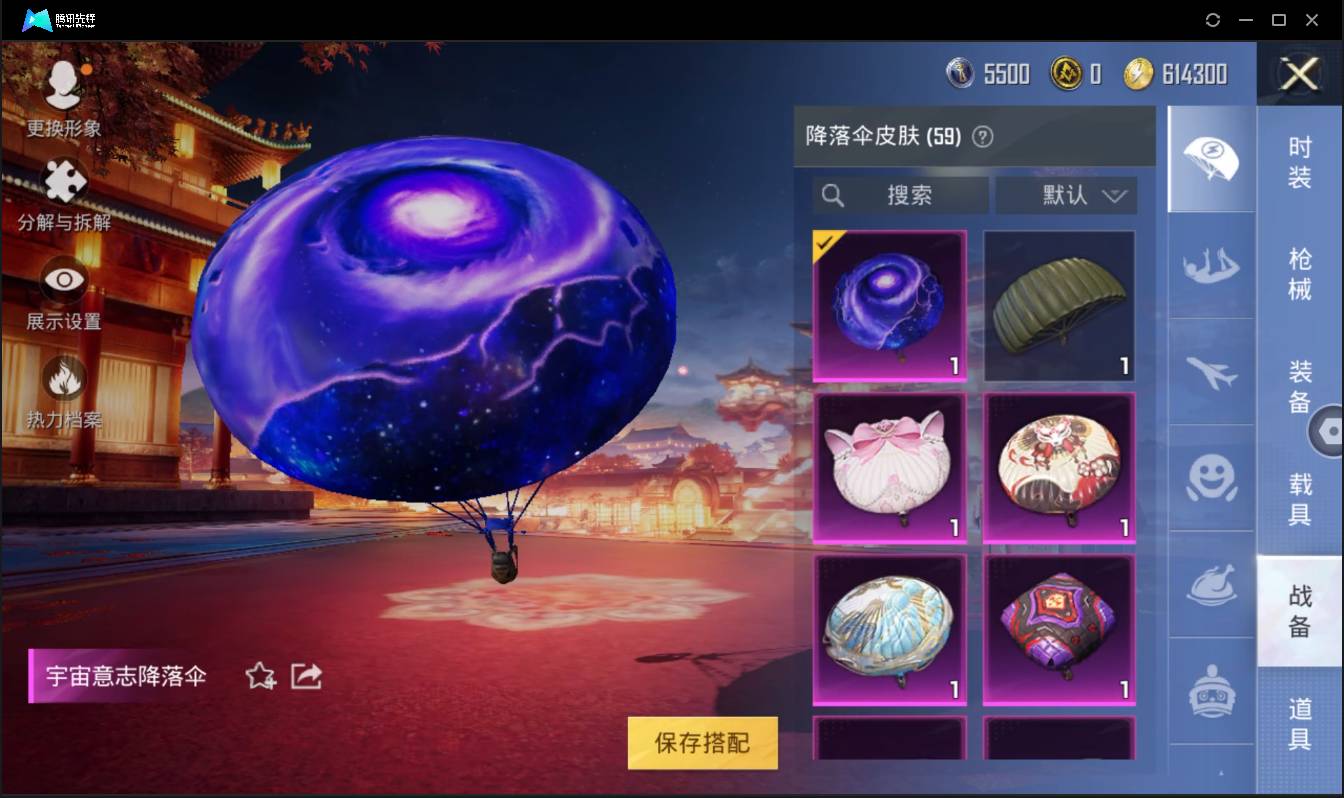The height and width of the screenshot is (798, 1344).
Task: Toggle the favorite star for 宇宙意志降落伞
Action: pyautogui.click(x=259, y=676)
